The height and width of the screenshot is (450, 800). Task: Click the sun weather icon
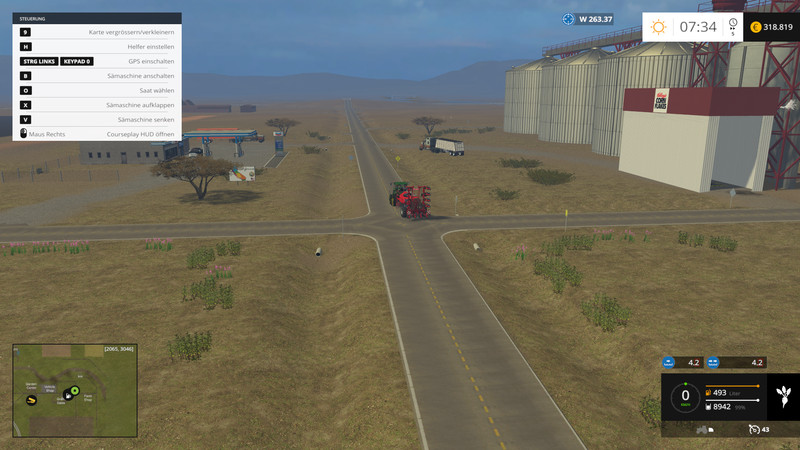coord(658,27)
